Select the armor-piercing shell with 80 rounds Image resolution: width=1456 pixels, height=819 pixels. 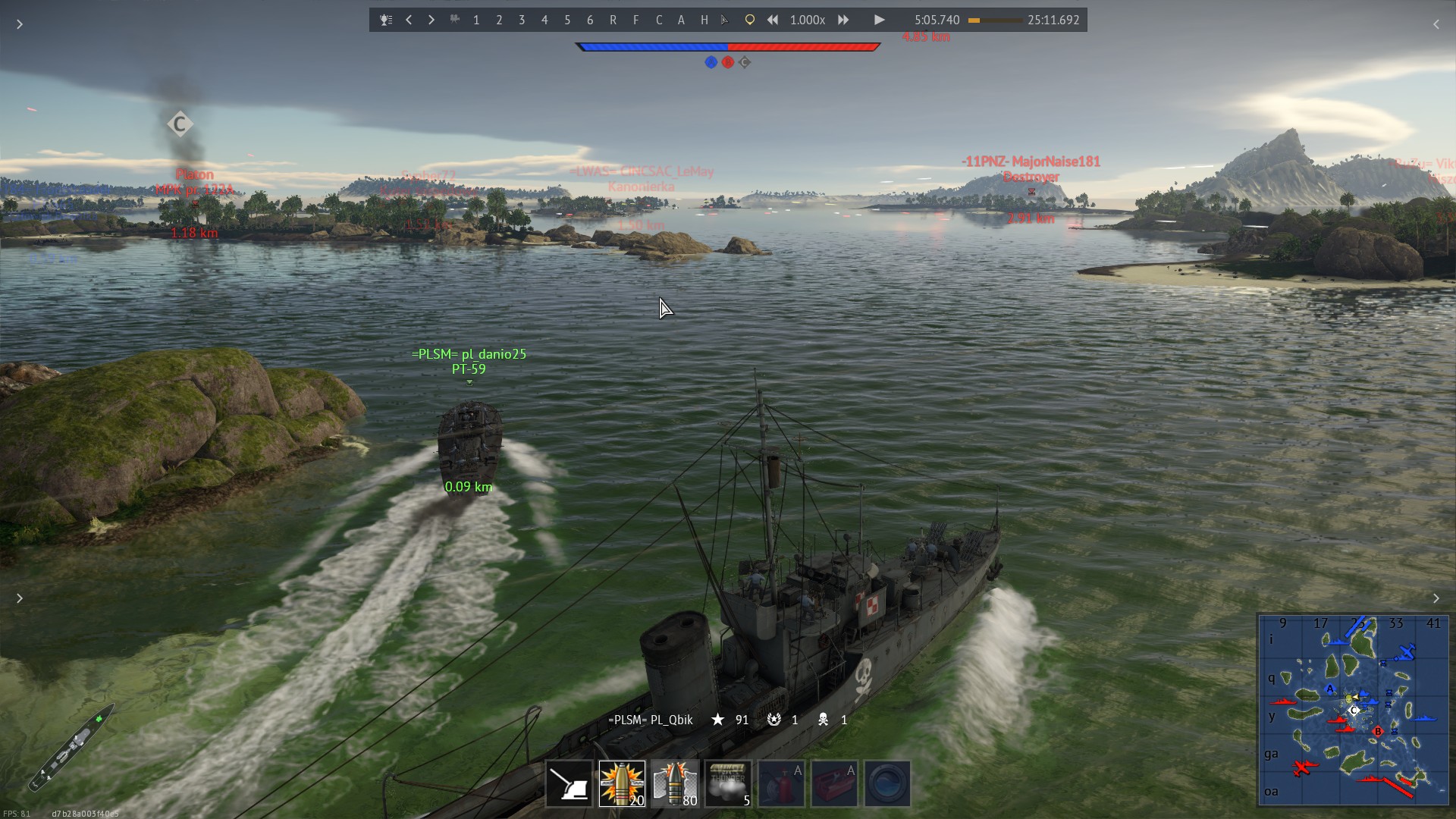(x=675, y=783)
